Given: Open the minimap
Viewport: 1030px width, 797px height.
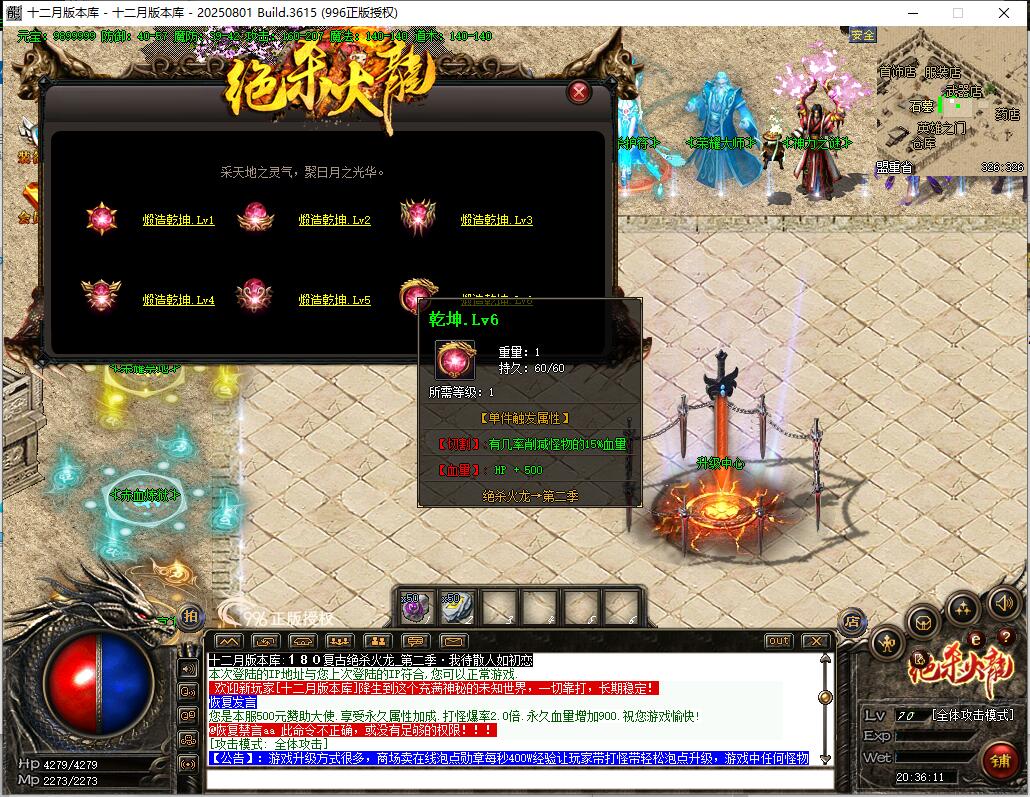Looking at the screenshot, I should [x=950, y=100].
